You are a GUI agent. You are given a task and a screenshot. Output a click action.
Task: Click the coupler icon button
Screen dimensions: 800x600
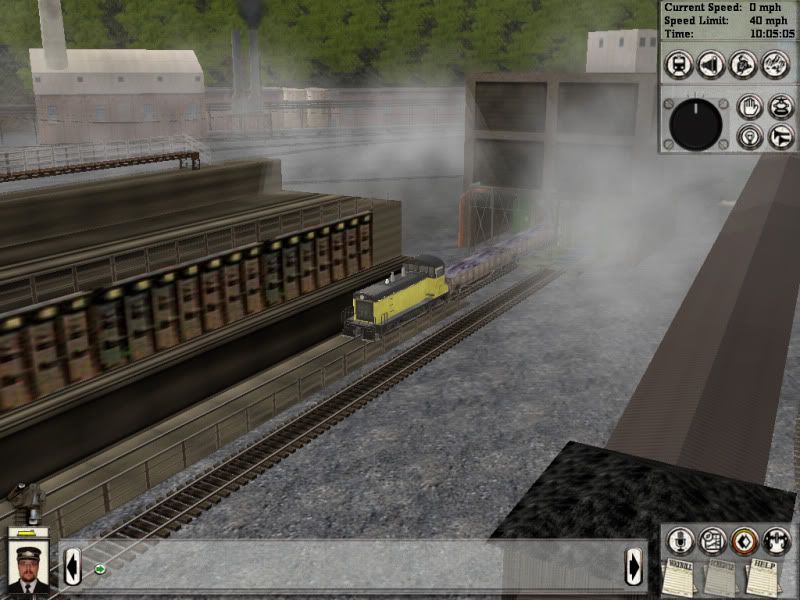775,541
